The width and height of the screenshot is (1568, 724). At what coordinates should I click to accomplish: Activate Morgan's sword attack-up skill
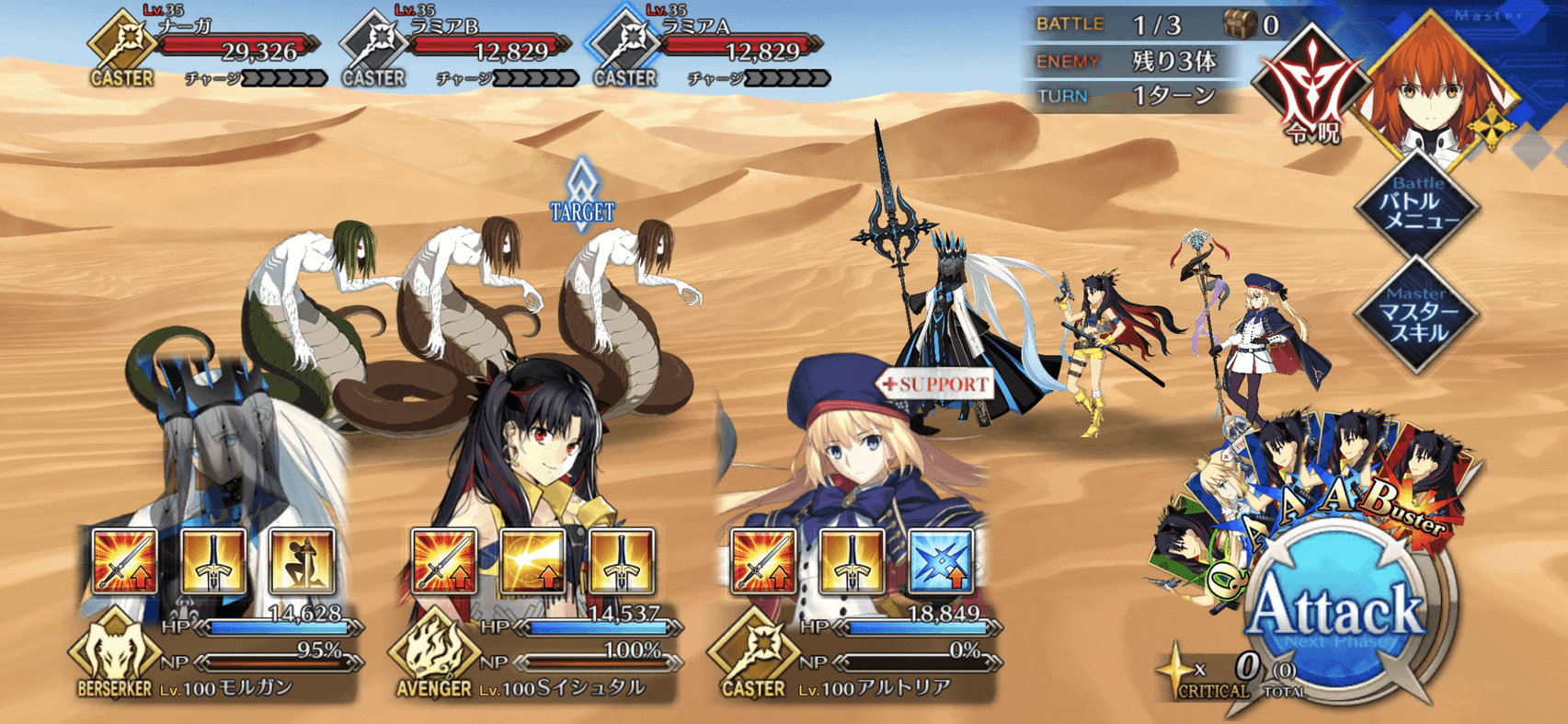[x=125, y=561]
